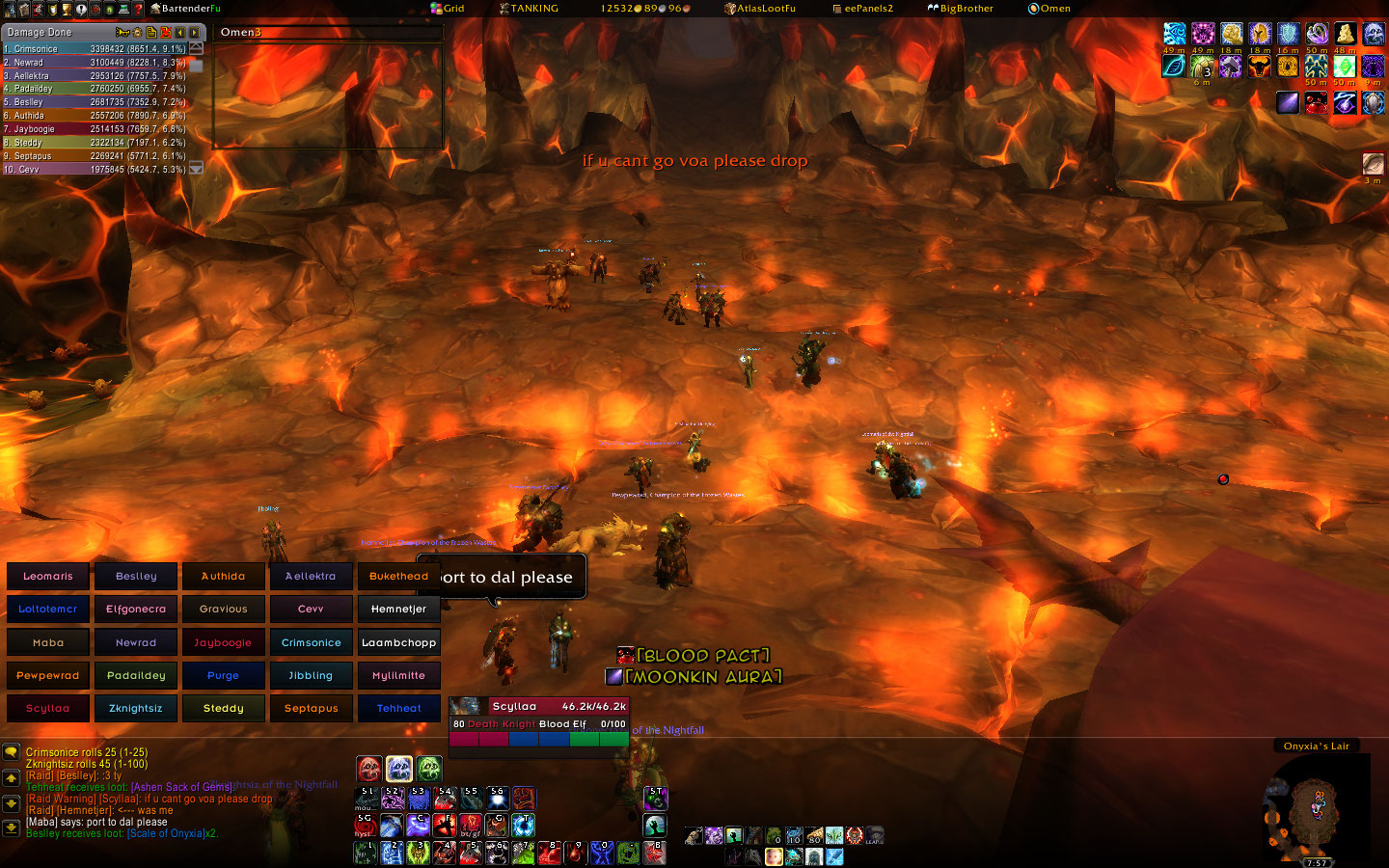Choose Pewpewrad in the raid frames
Image resolution: width=1389 pixels, height=868 pixels.
point(48,675)
